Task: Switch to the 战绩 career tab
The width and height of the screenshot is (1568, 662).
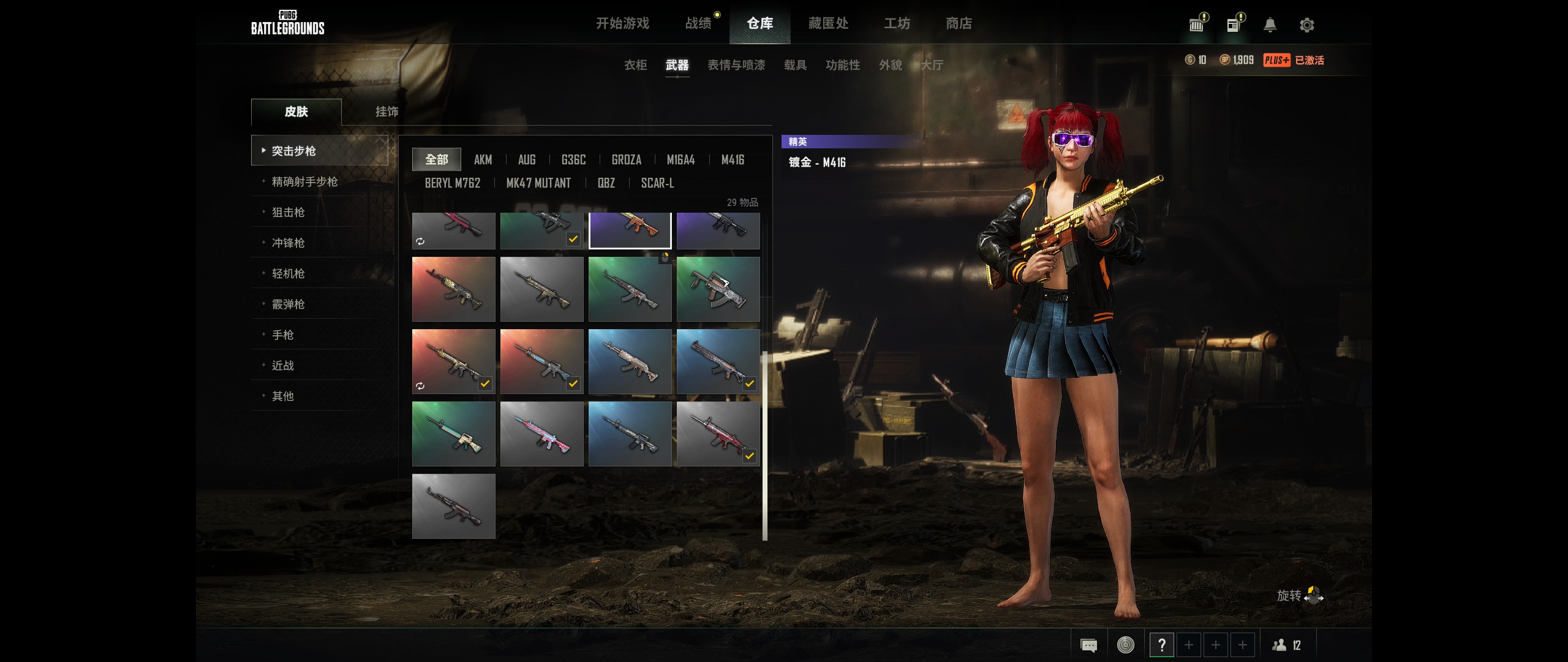Action: (x=698, y=23)
